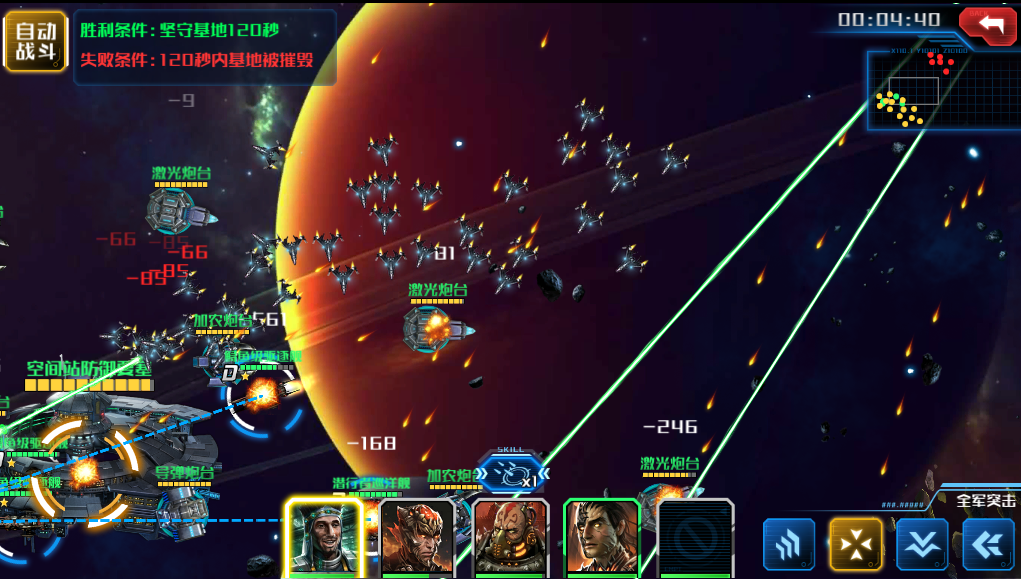This screenshot has height=579, width=1021.
Task: Select the highlighted gold converging-arrows command
Action: [x=855, y=545]
